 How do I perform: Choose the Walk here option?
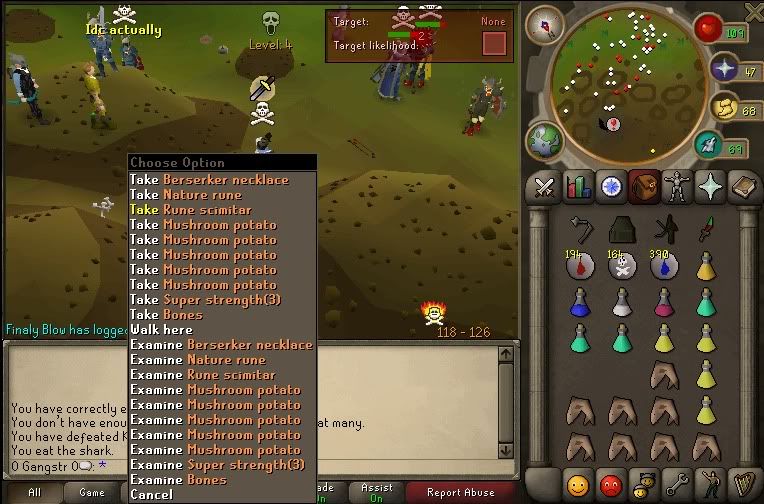tap(161, 330)
